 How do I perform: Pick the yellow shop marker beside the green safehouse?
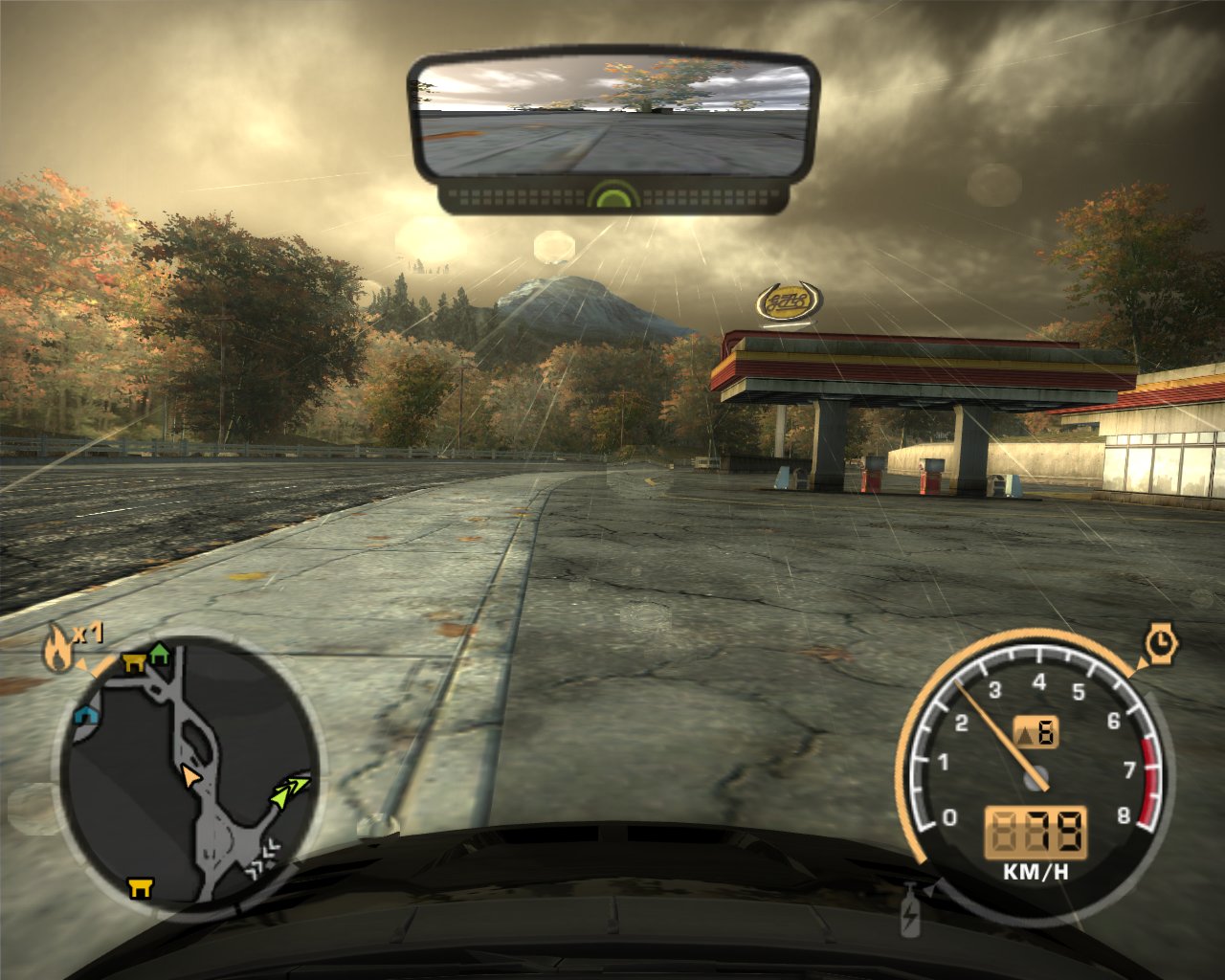(133, 663)
